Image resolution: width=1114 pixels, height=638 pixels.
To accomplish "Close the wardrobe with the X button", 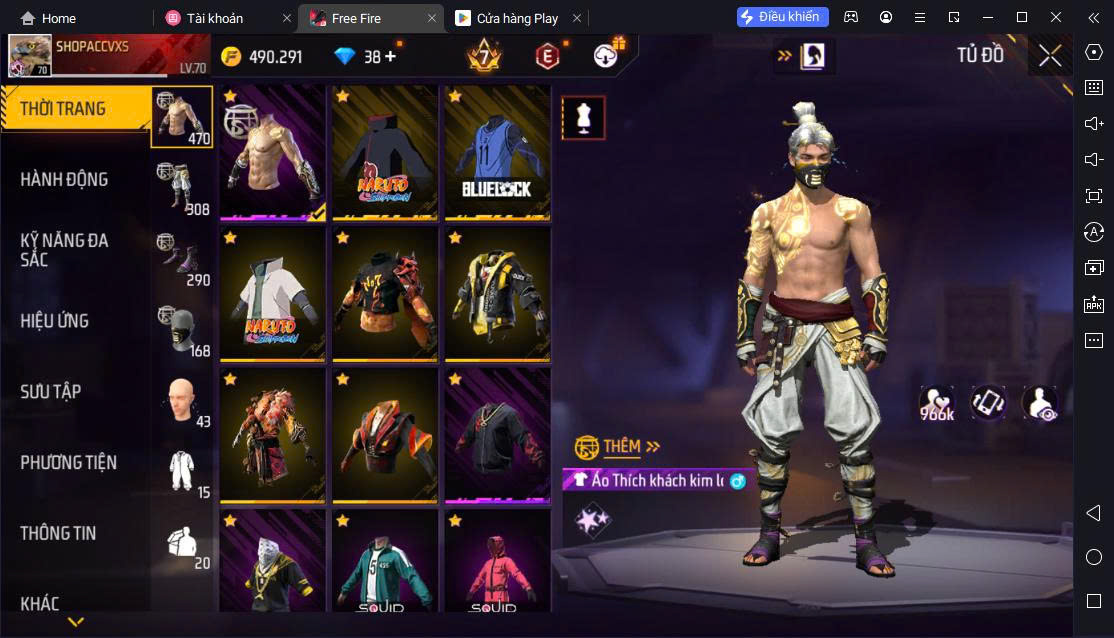I will point(1049,55).
